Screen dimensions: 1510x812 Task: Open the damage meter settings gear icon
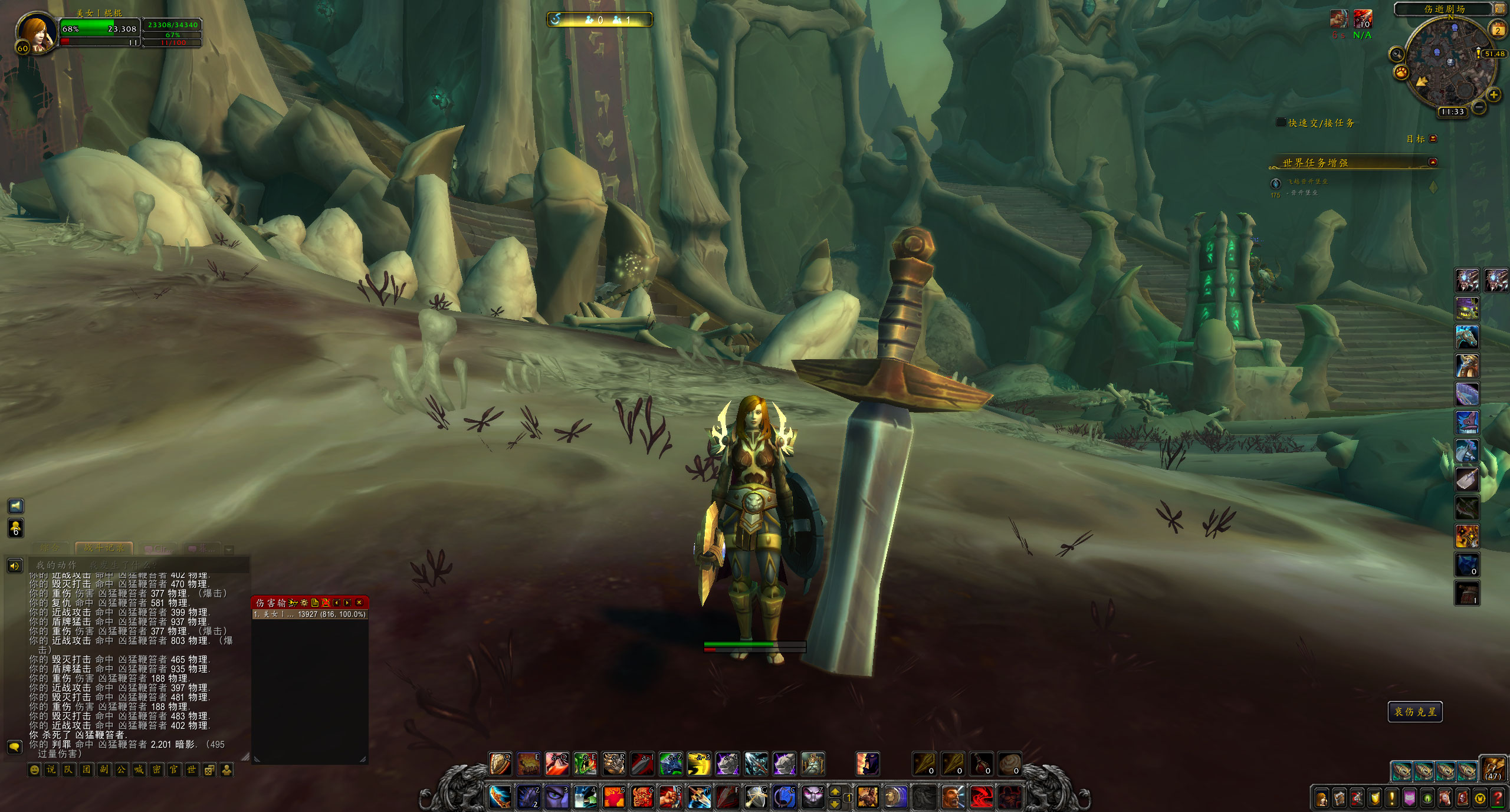304,603
